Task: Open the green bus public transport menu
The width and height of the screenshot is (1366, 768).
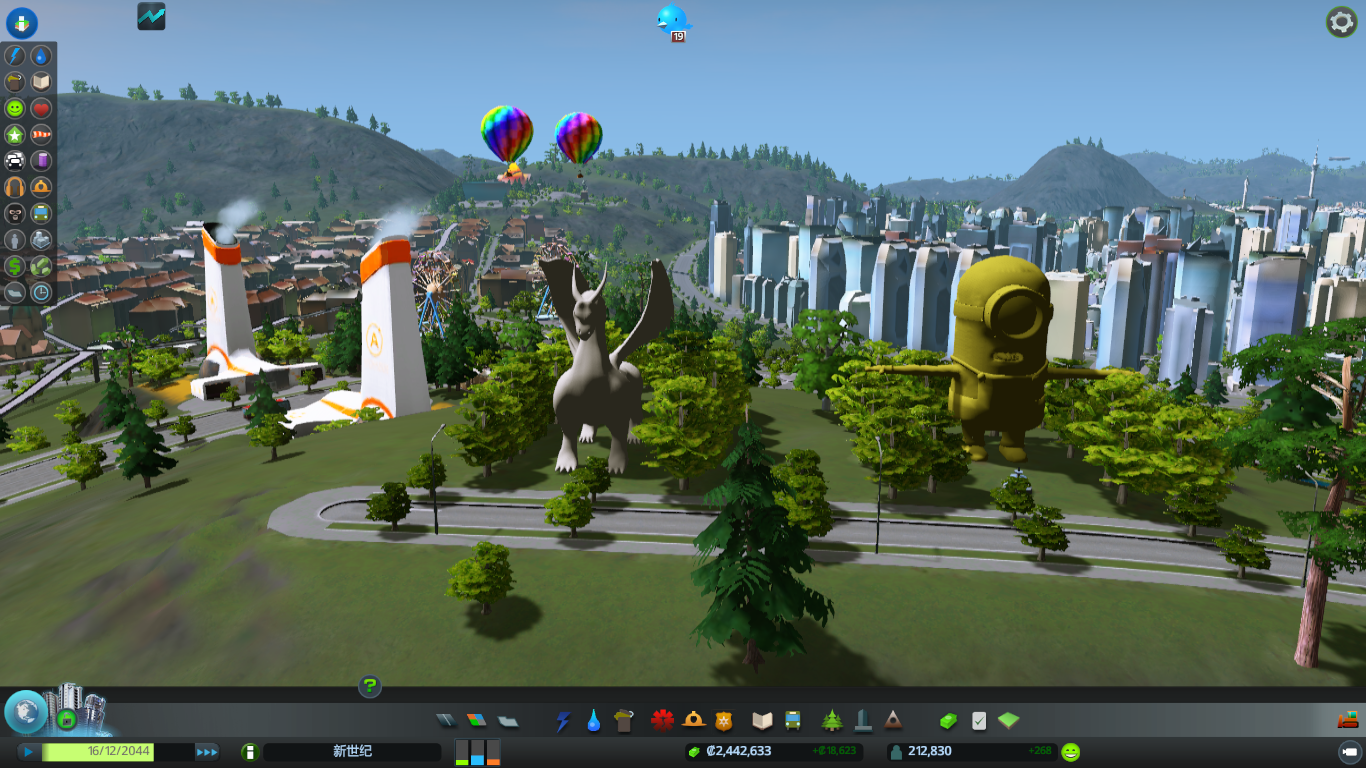Action: [792, 720]
